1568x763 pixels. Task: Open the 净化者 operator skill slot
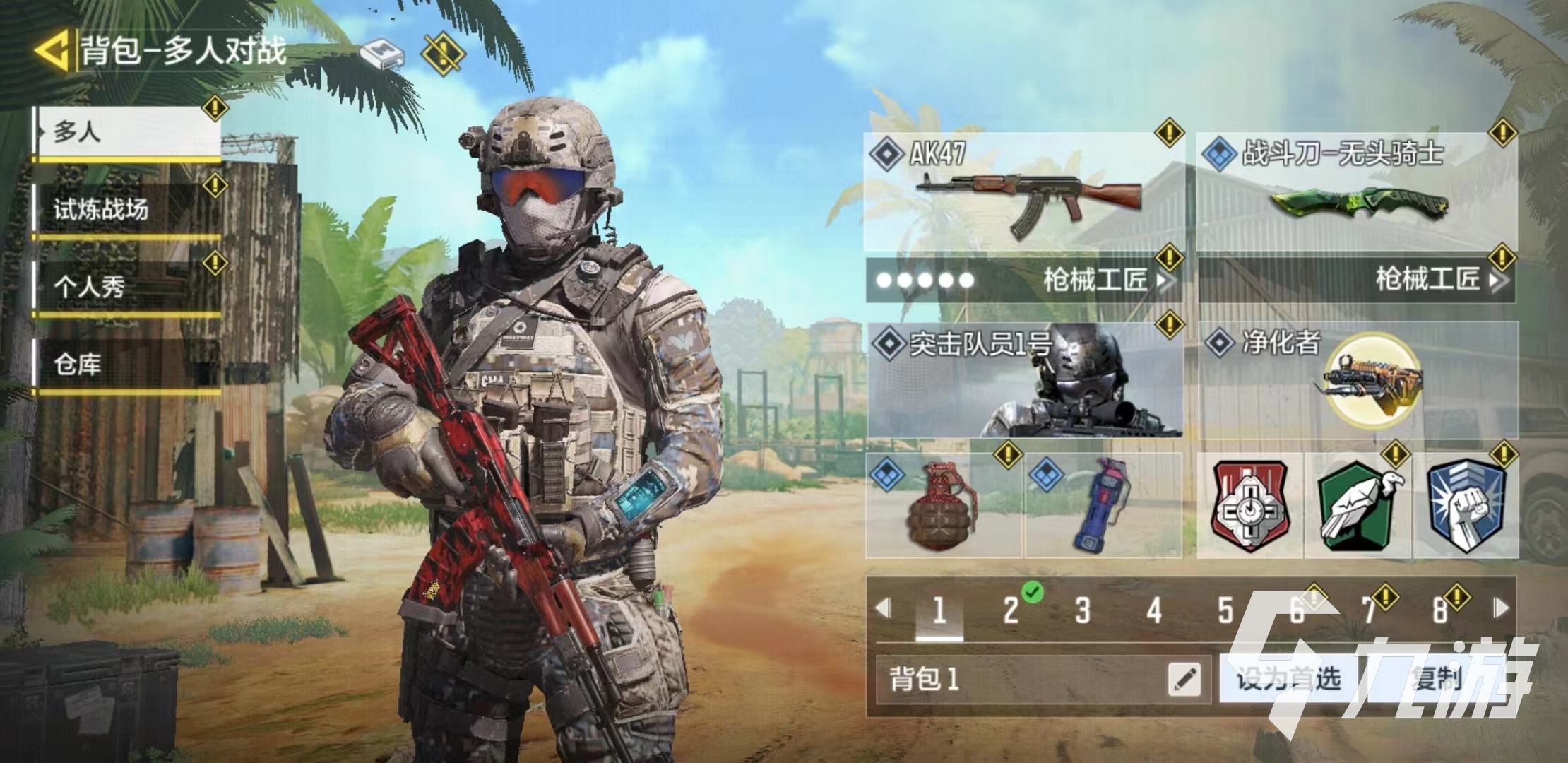click(x=1358, y=380)
